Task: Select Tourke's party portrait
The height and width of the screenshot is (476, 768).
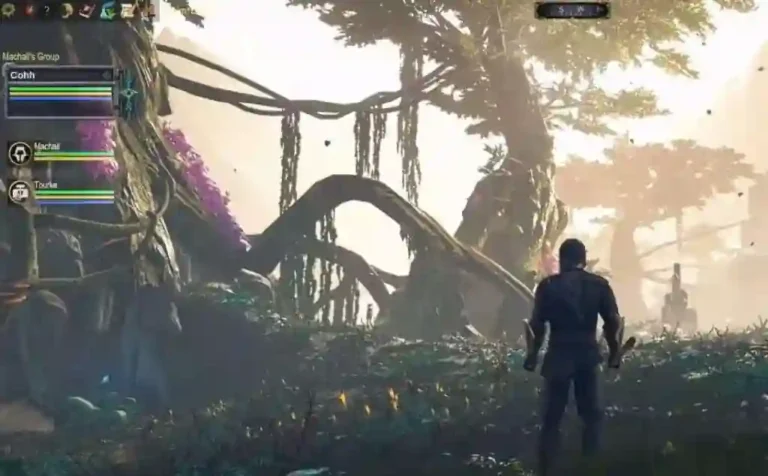Action: [19, 192]
